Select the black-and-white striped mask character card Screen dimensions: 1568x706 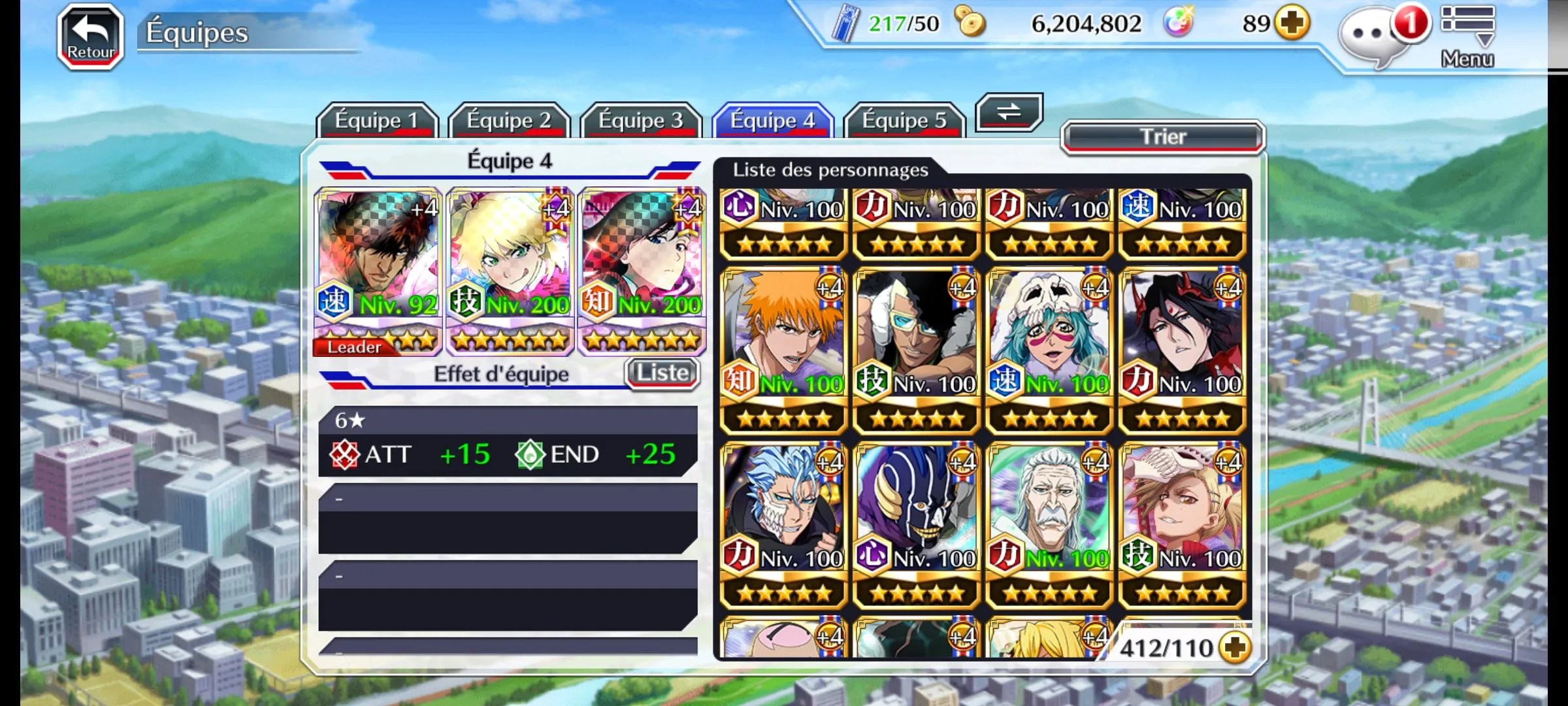point(916,524)
